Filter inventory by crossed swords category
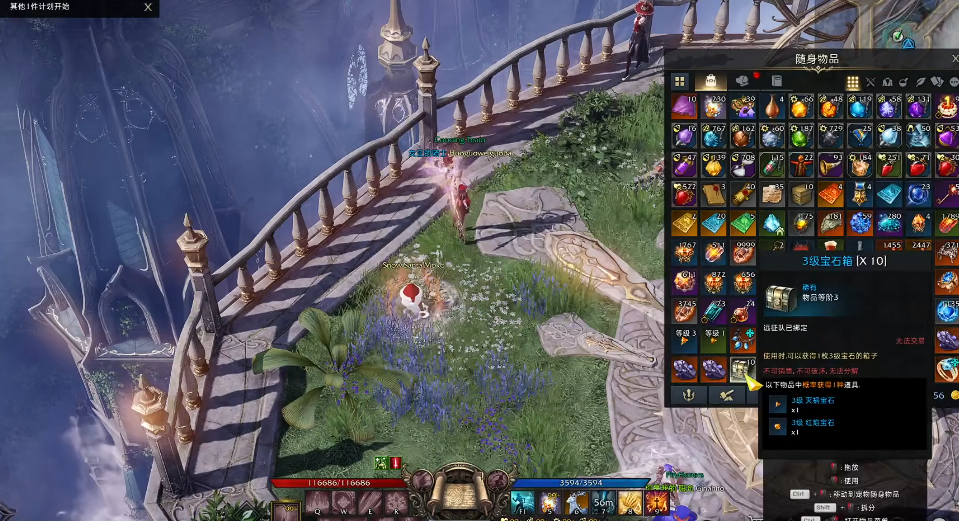The image size is (959, 521). click(870, 82)
